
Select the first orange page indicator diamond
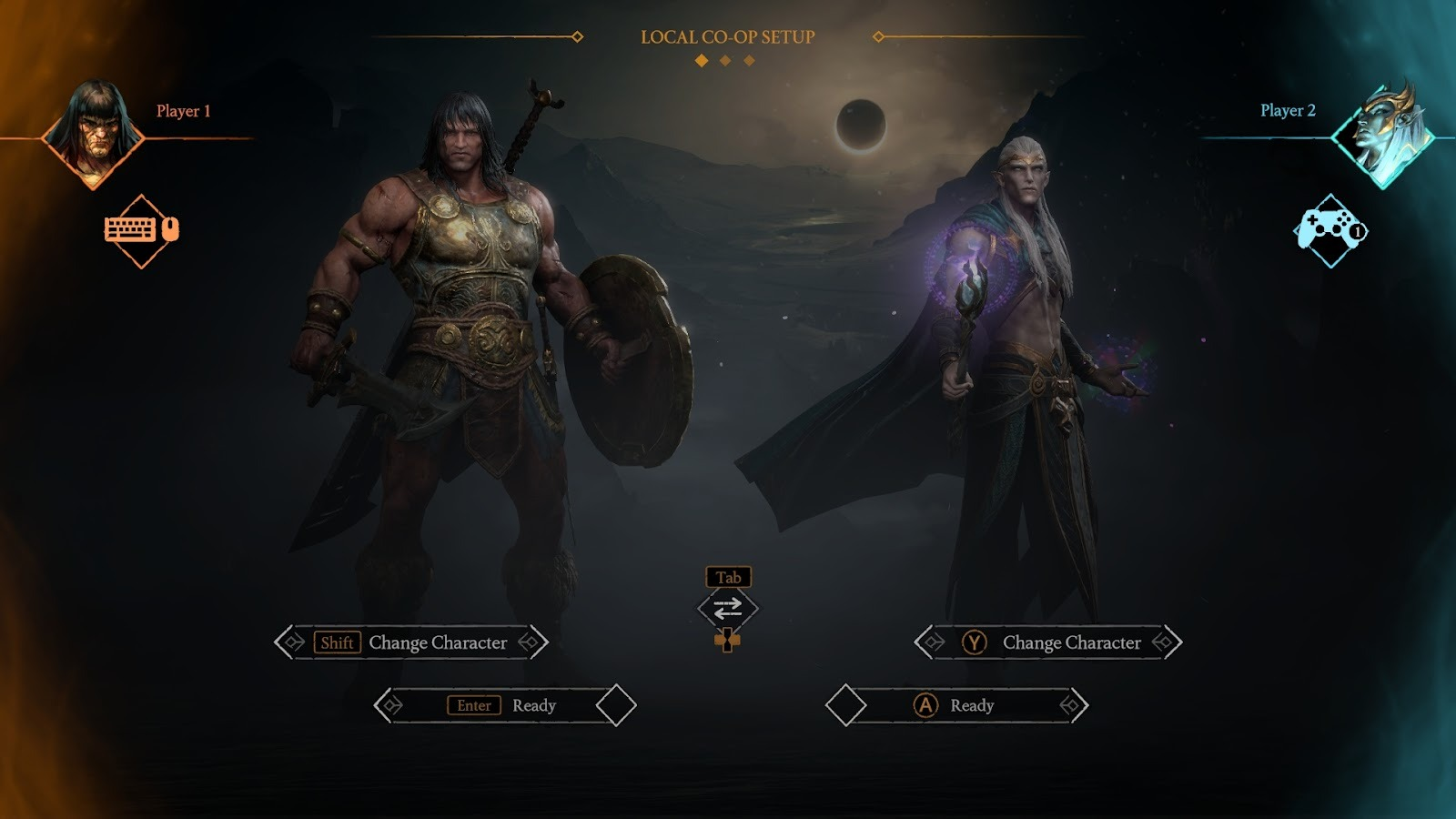point(701,59)
